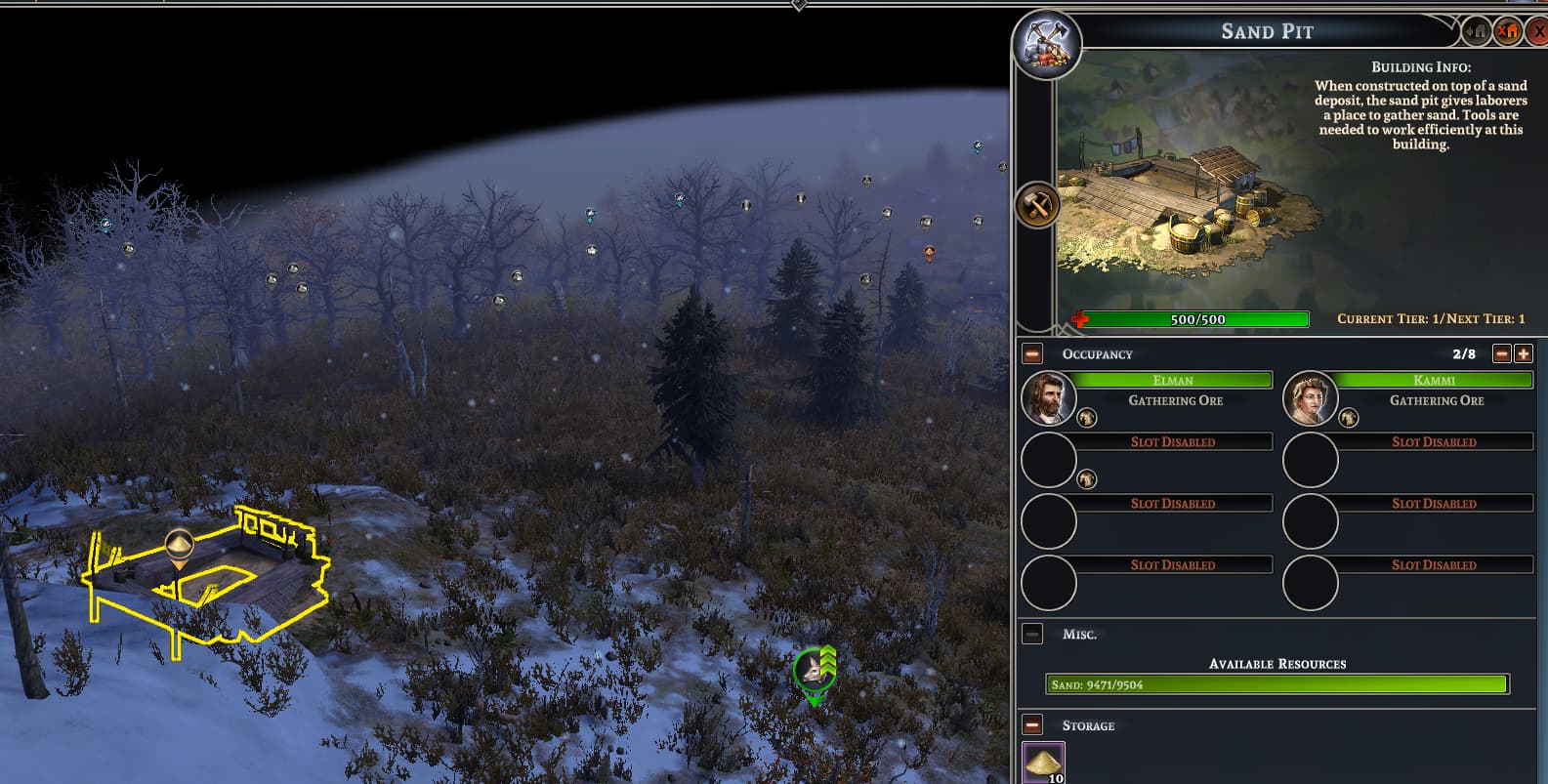Open the crossed hammers repair button
The height and width of the screenshot is (784, 1548).
(x=1036, y=206)
